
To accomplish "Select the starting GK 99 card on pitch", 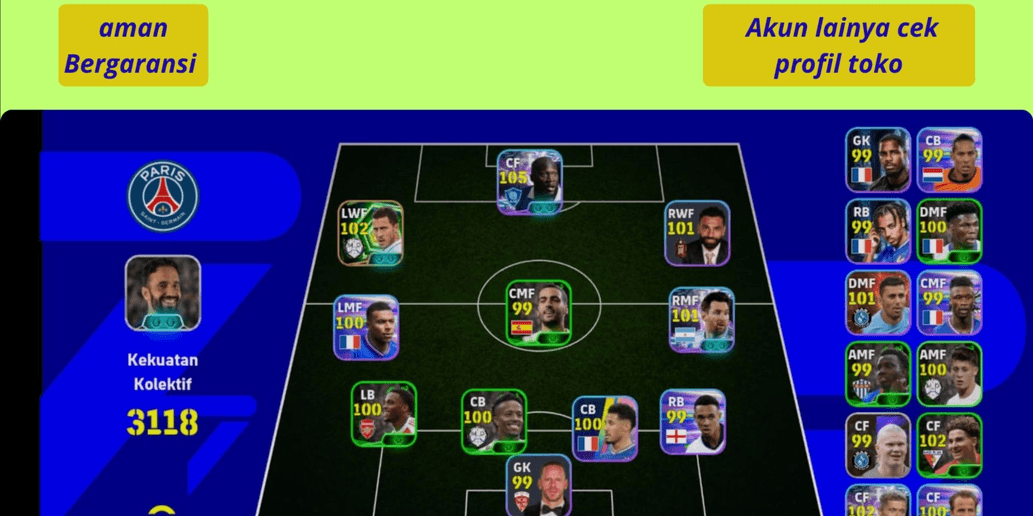I will (538, 486).
